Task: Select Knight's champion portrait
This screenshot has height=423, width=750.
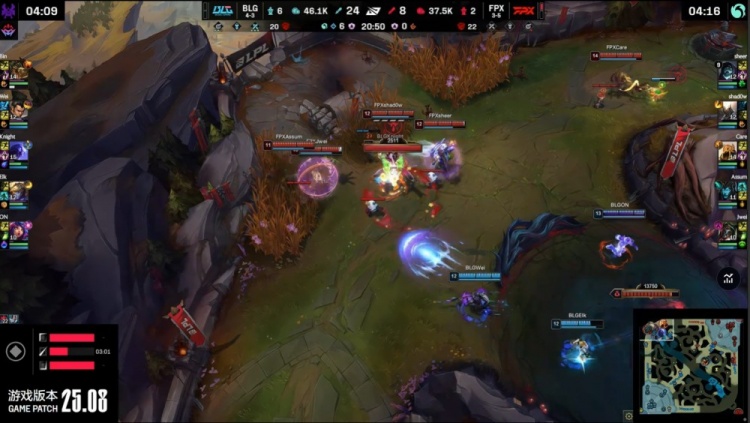Action: (19, 151)
